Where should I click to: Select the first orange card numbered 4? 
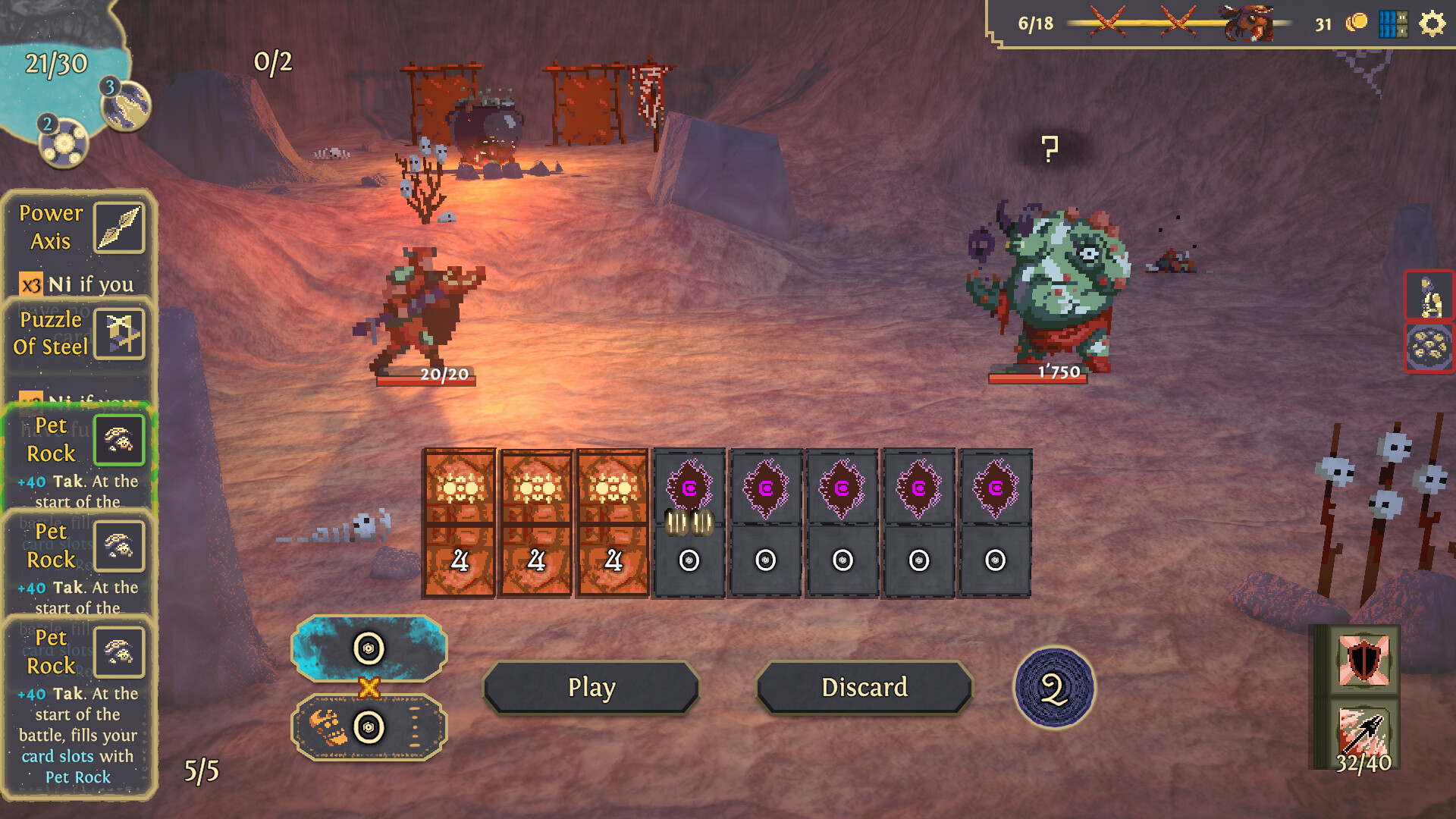[460, 525]
